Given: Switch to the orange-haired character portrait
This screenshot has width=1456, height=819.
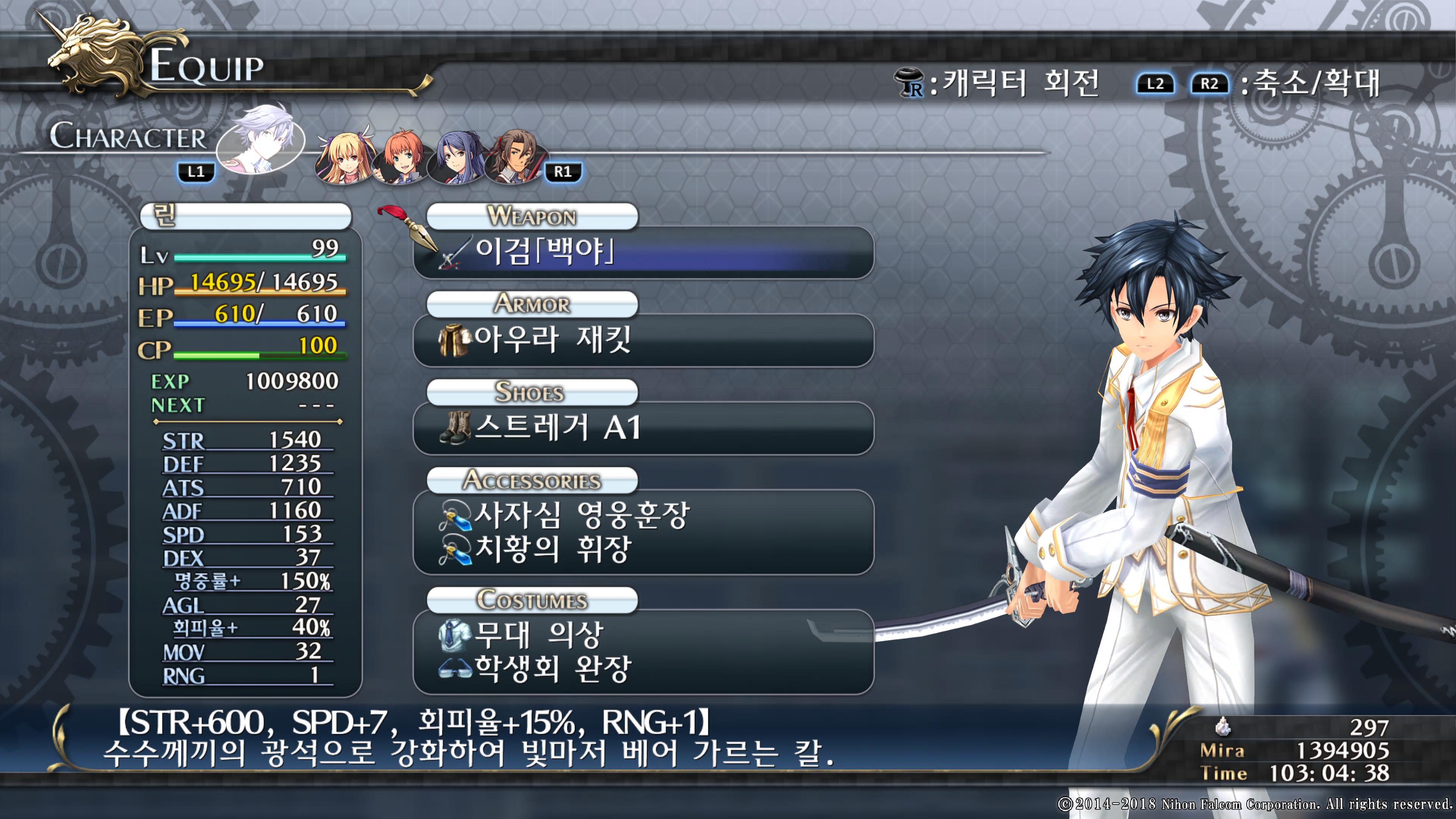Looking at the screenshot, I should [x=402, y=157].
